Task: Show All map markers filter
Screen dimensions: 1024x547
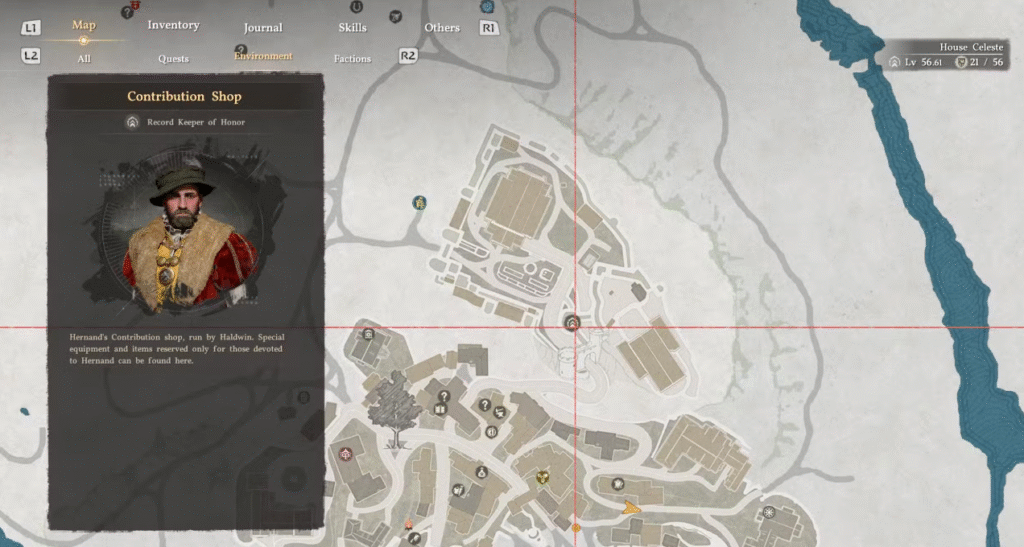Action: (84, 58)
